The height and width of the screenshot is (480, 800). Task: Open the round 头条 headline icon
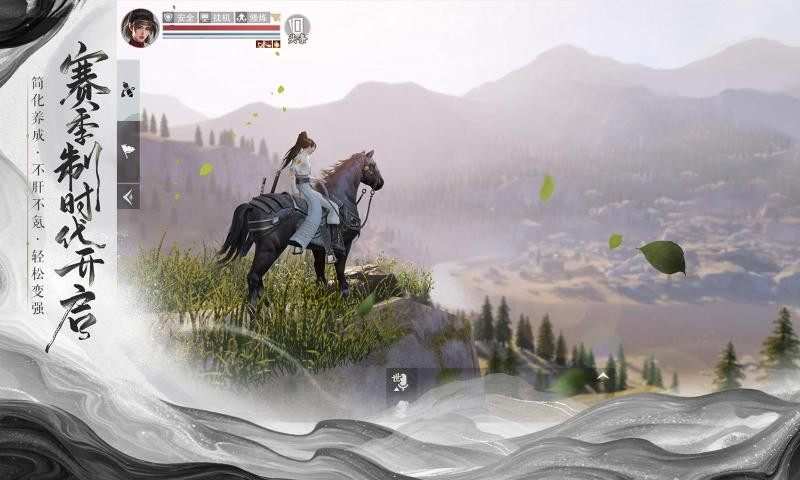(296, 28)
